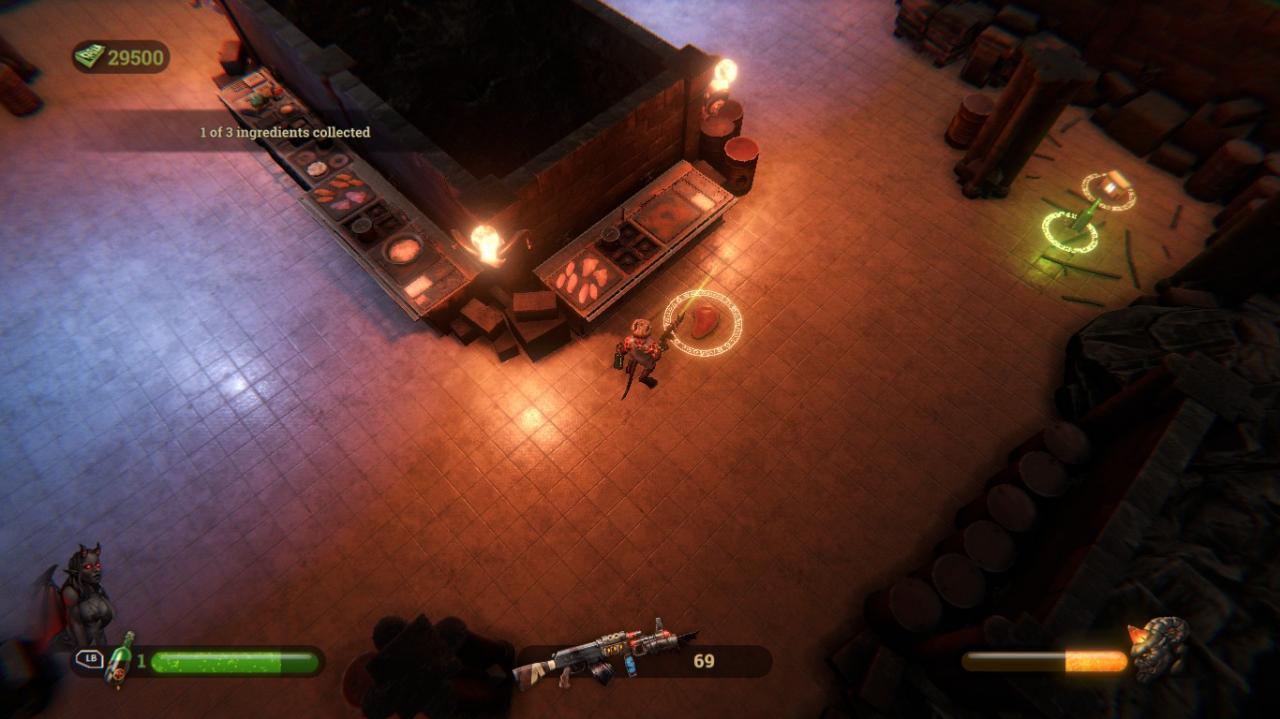Select the horned beast head icon
The height and width of the screenshot is (719, 1280).
click(x=1159, y=647)
